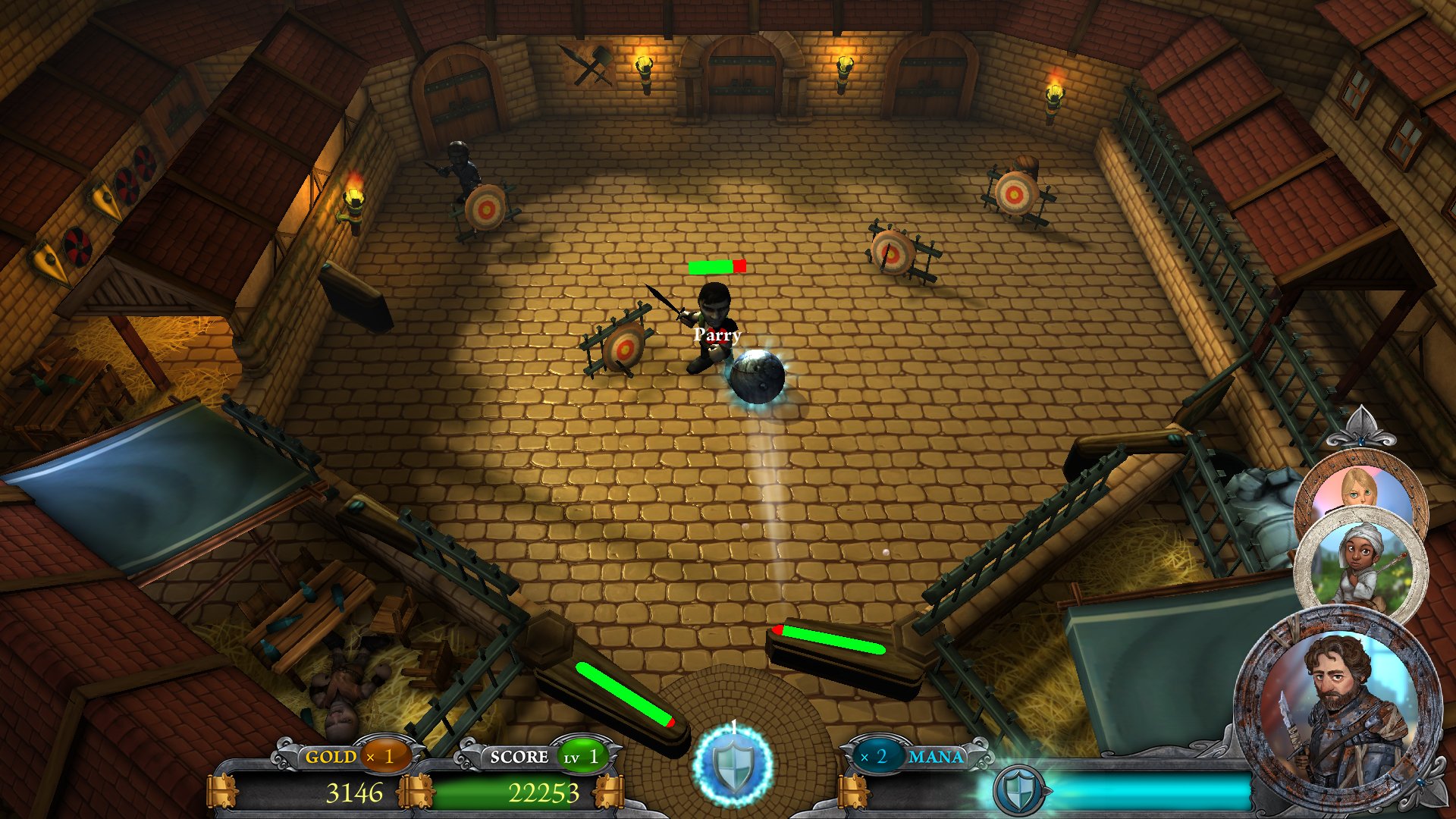This screenshot has height=819, width=1456.
Task: Click the SCORE label plaque
Action: pos(518,756)
